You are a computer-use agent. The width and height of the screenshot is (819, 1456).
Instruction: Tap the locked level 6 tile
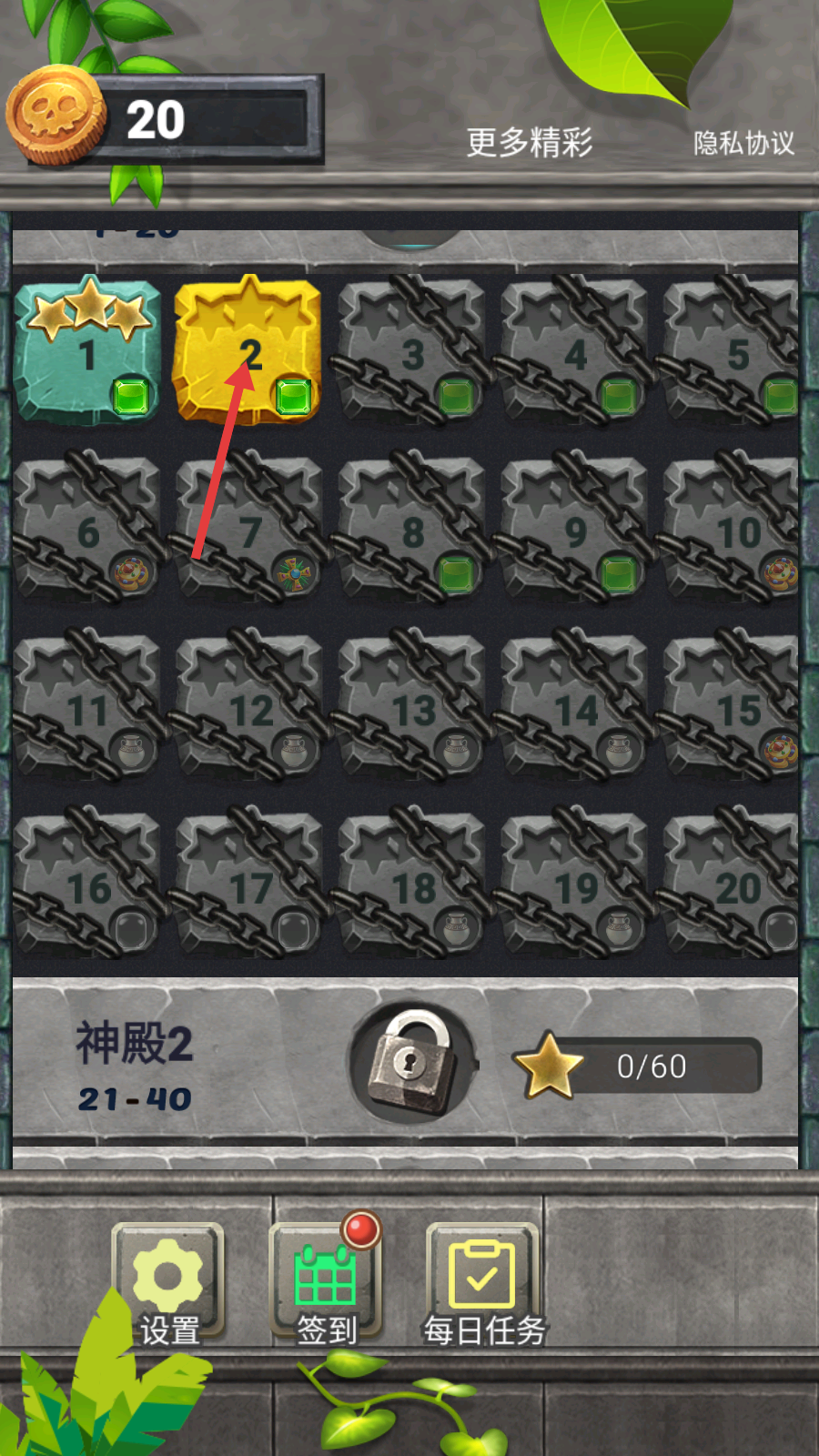[x=87, y=530]
